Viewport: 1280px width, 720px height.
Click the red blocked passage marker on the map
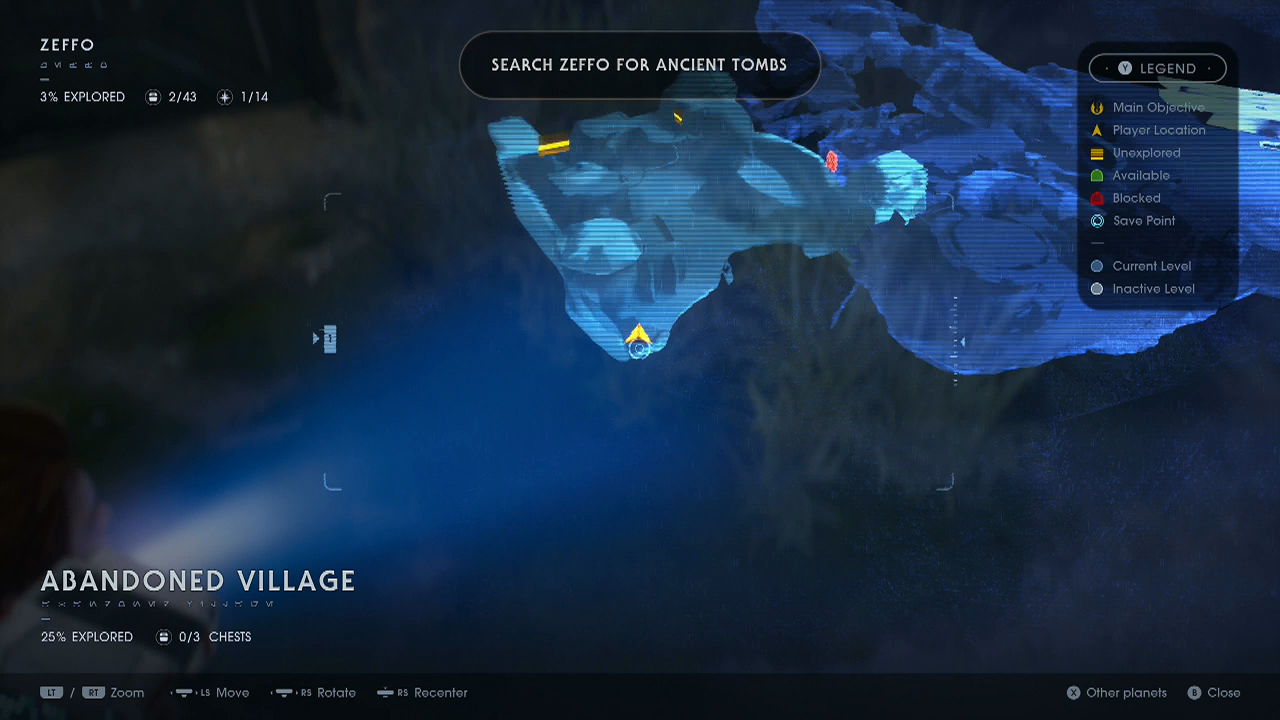(833, 161)
